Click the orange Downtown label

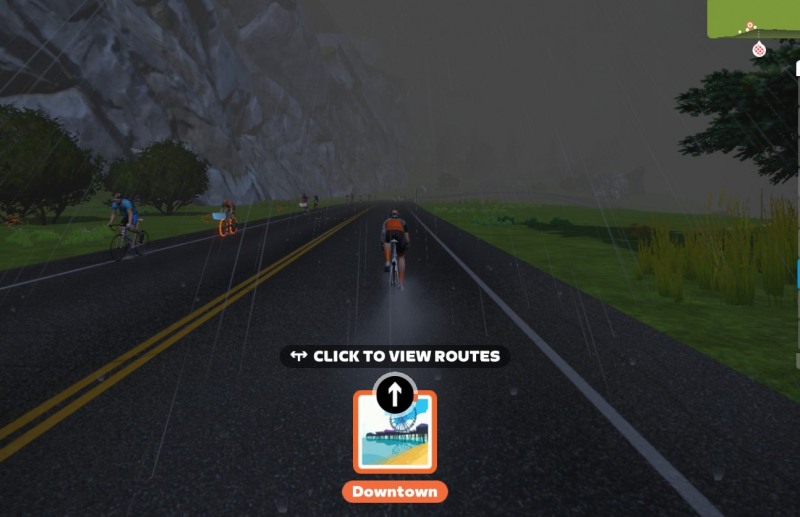tap(395, 492)
